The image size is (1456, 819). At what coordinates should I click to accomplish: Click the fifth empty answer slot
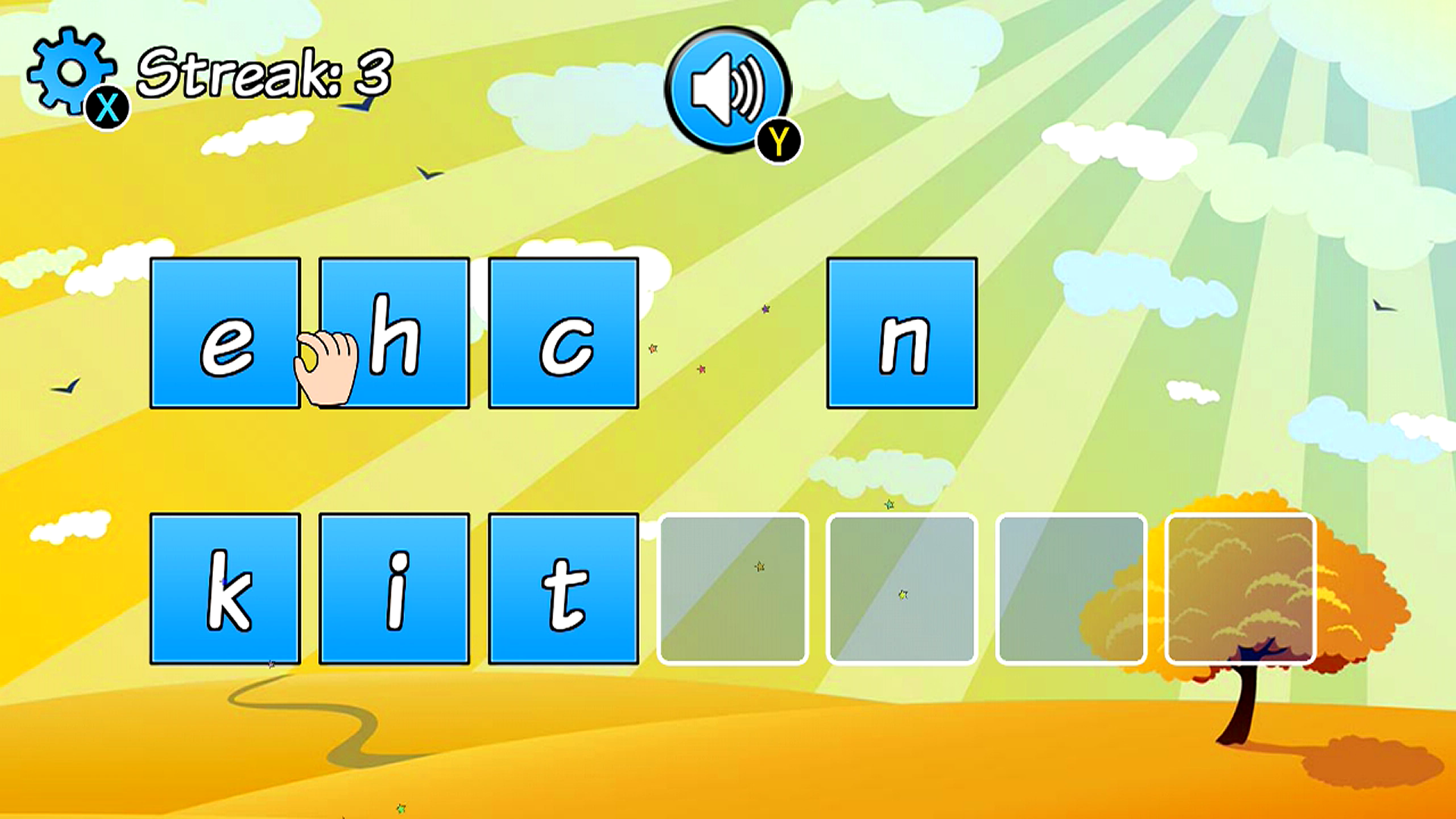pos(902,588)
